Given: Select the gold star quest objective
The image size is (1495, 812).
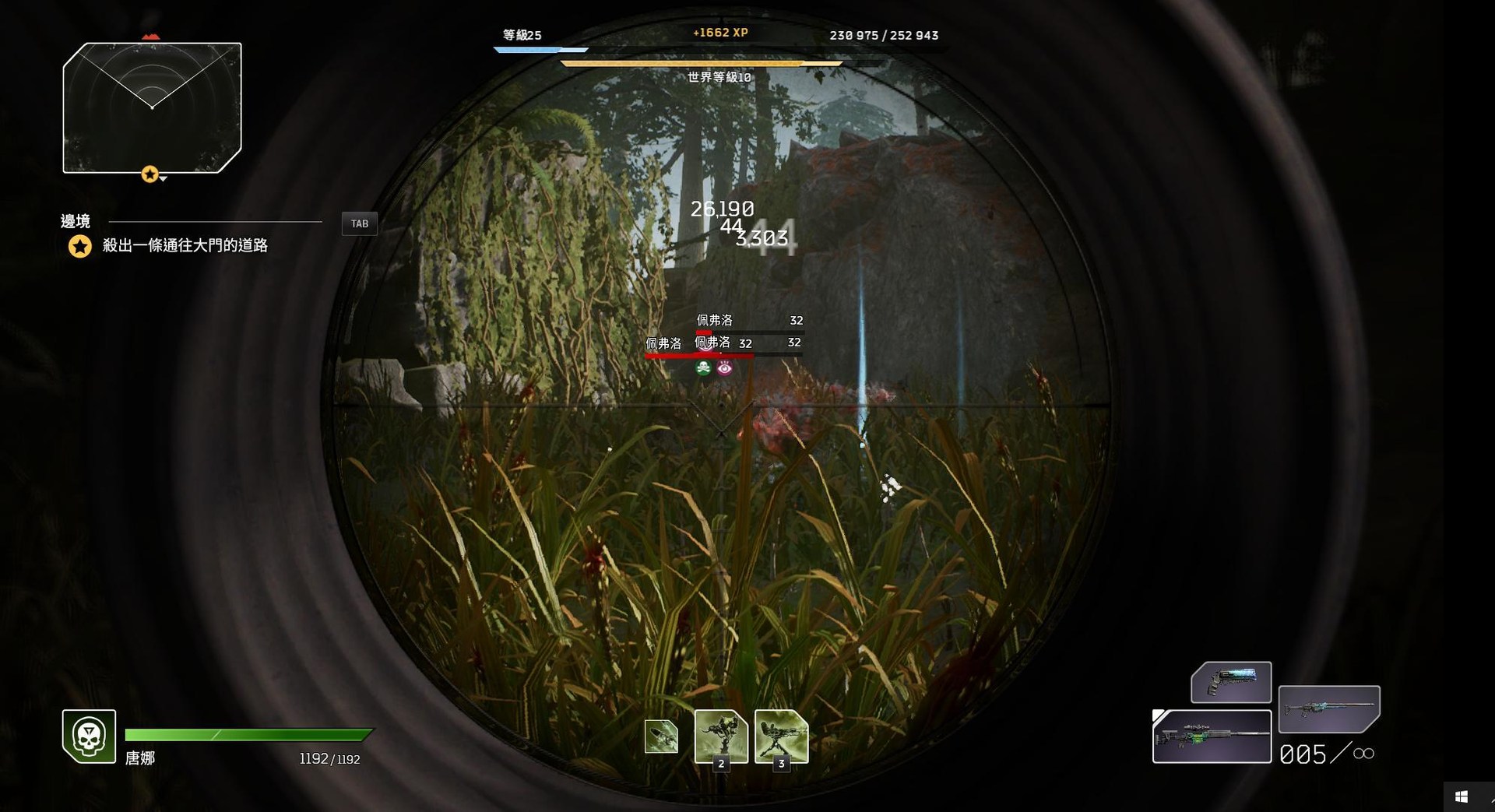Looking at the screenshot, I should coord(80,247).
